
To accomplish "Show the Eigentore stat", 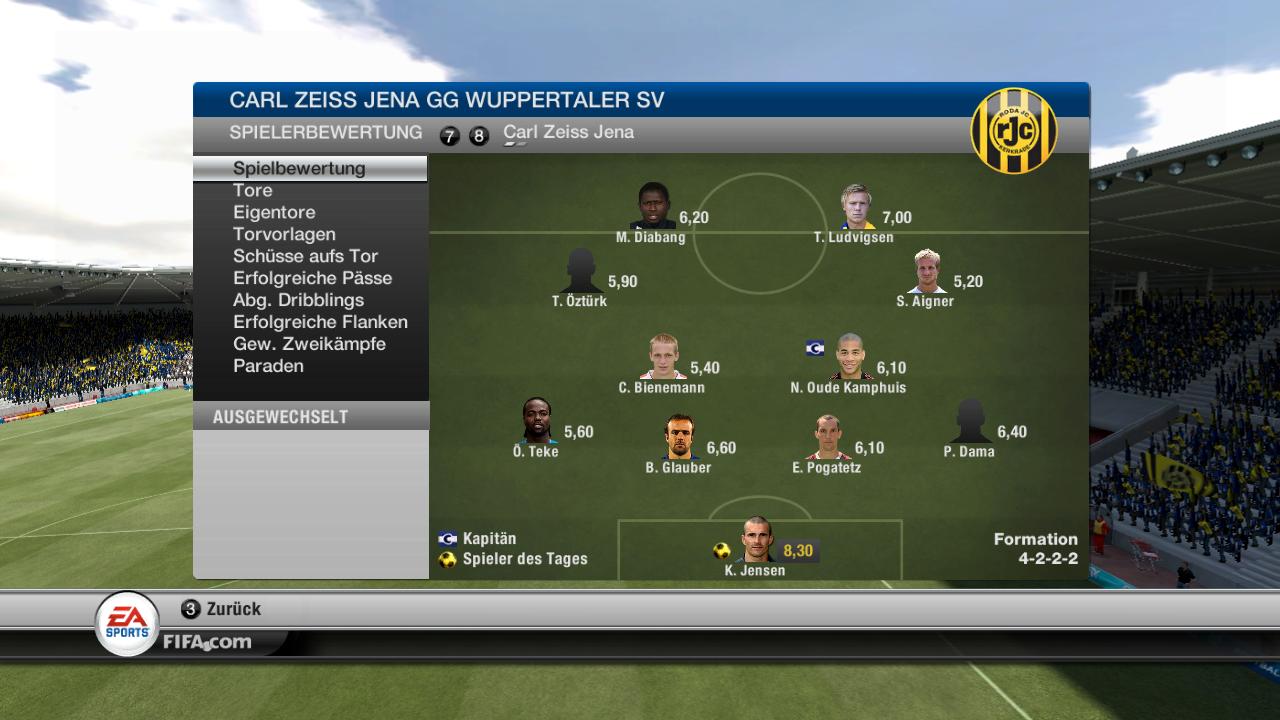I will point(274,212).
